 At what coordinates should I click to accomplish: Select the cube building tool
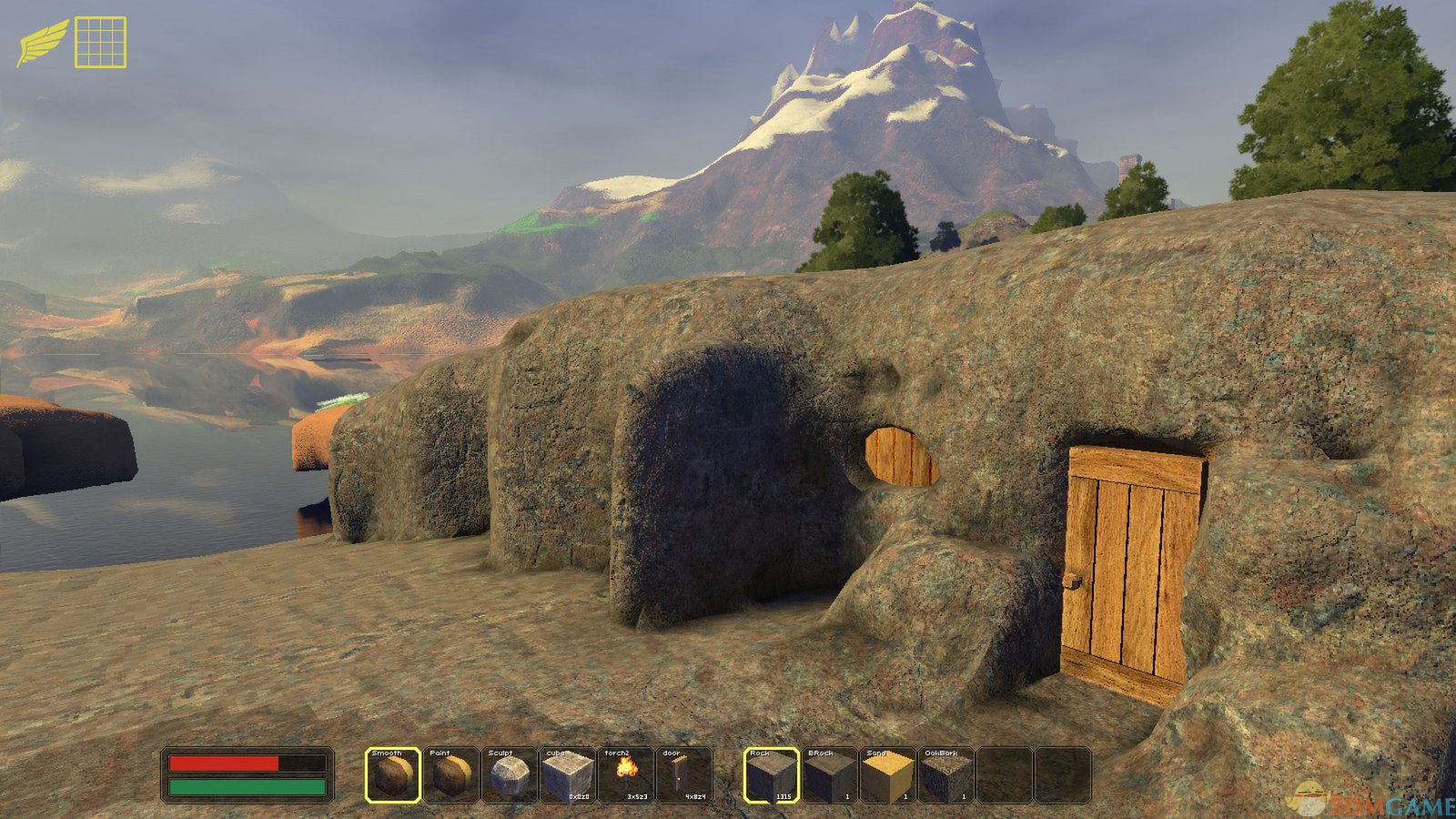(567, 775)
